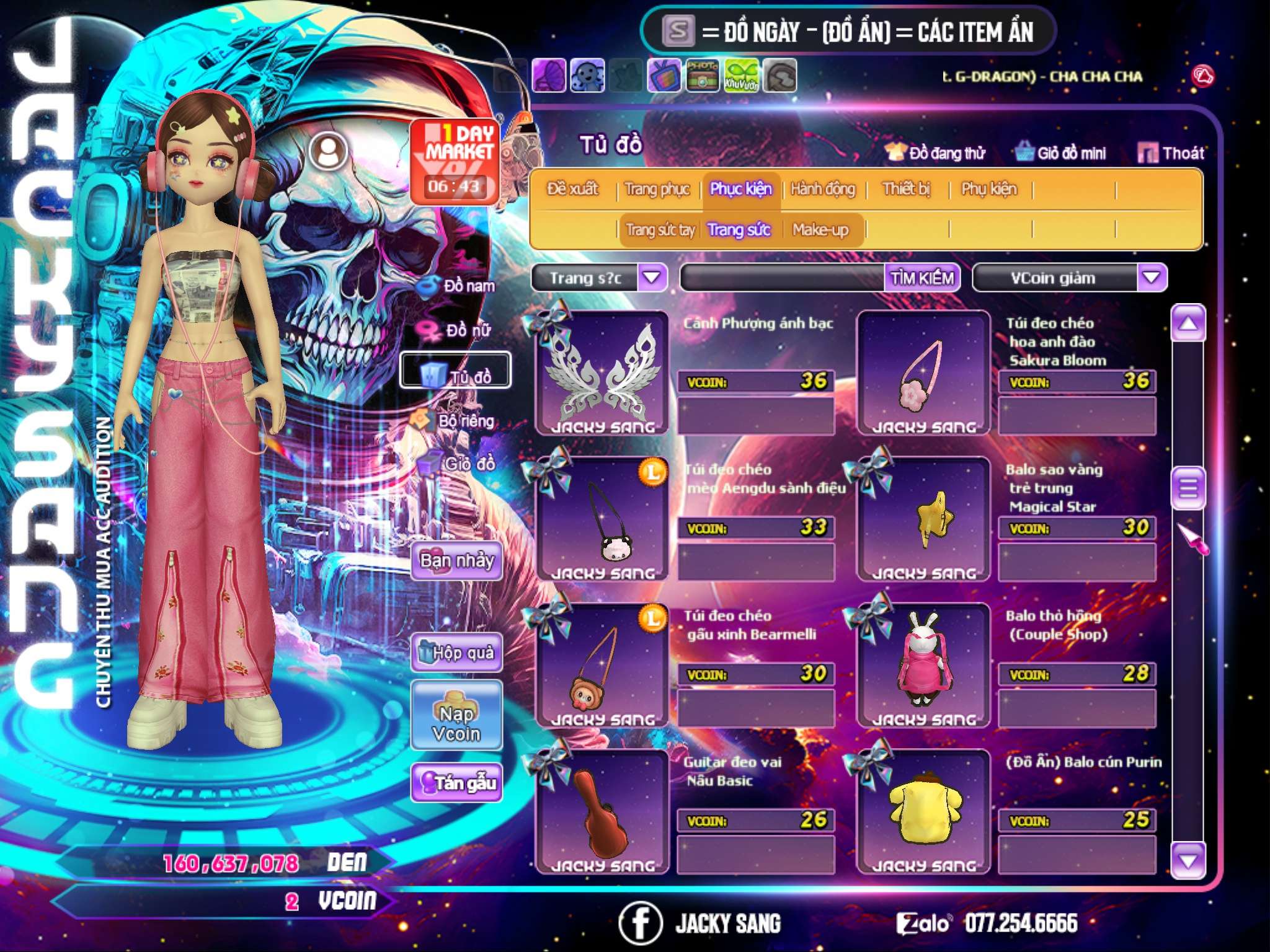
Task: Expand the Trang s?c filter dropdown
Action: [x=652, y=278]
